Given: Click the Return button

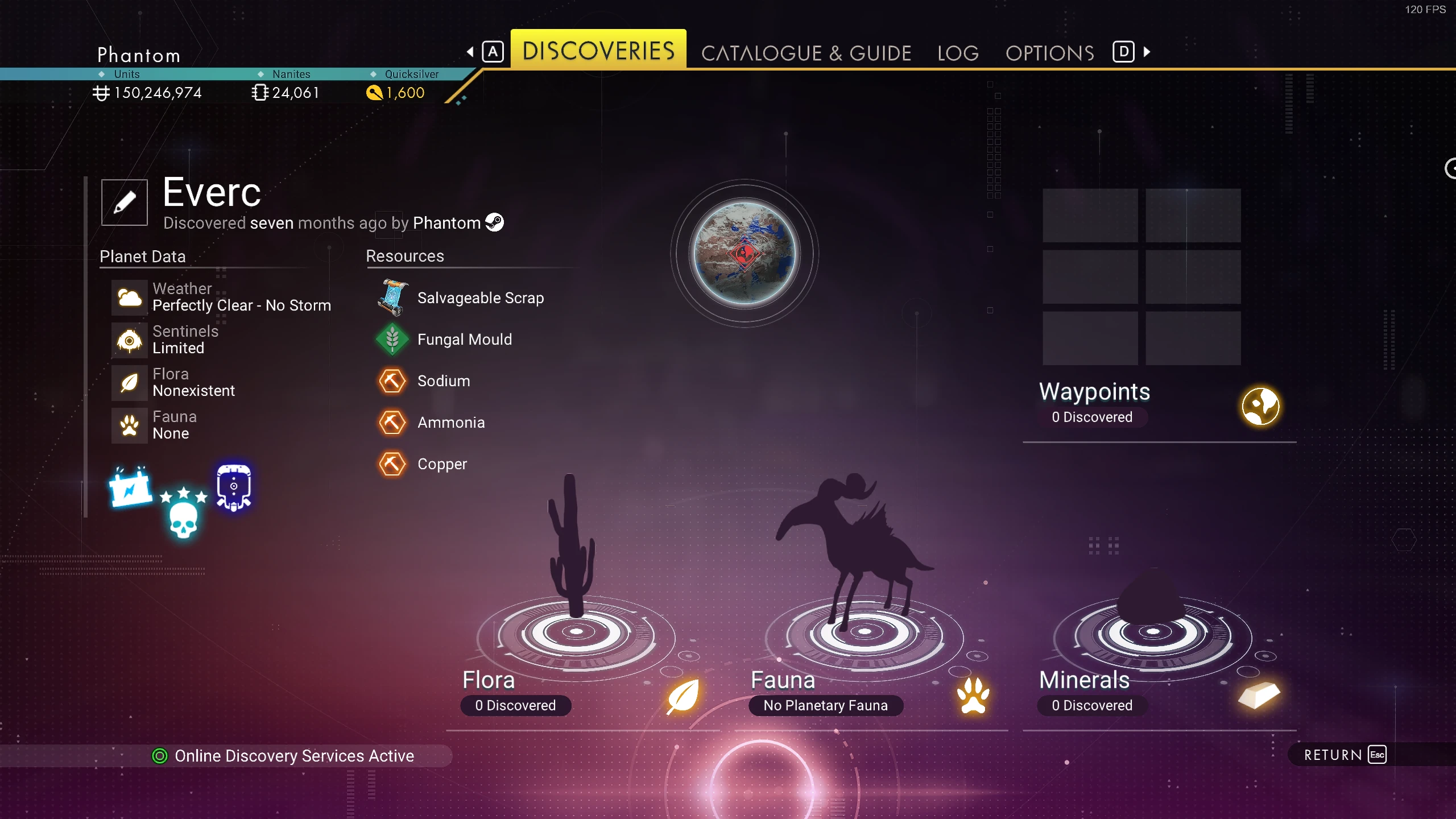Looking at the screenshot, I should [x=1343, y=755].
